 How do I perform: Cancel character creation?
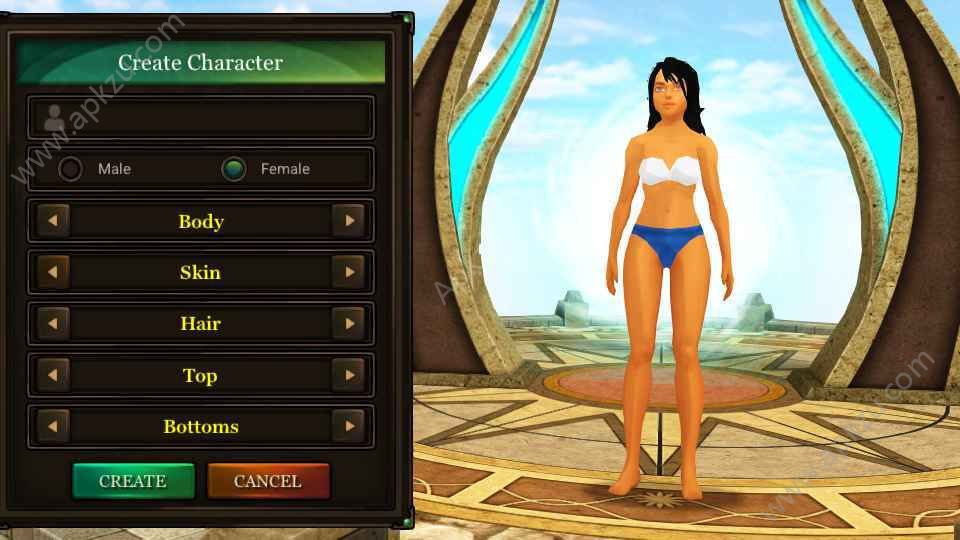click(x=268, y=481)
